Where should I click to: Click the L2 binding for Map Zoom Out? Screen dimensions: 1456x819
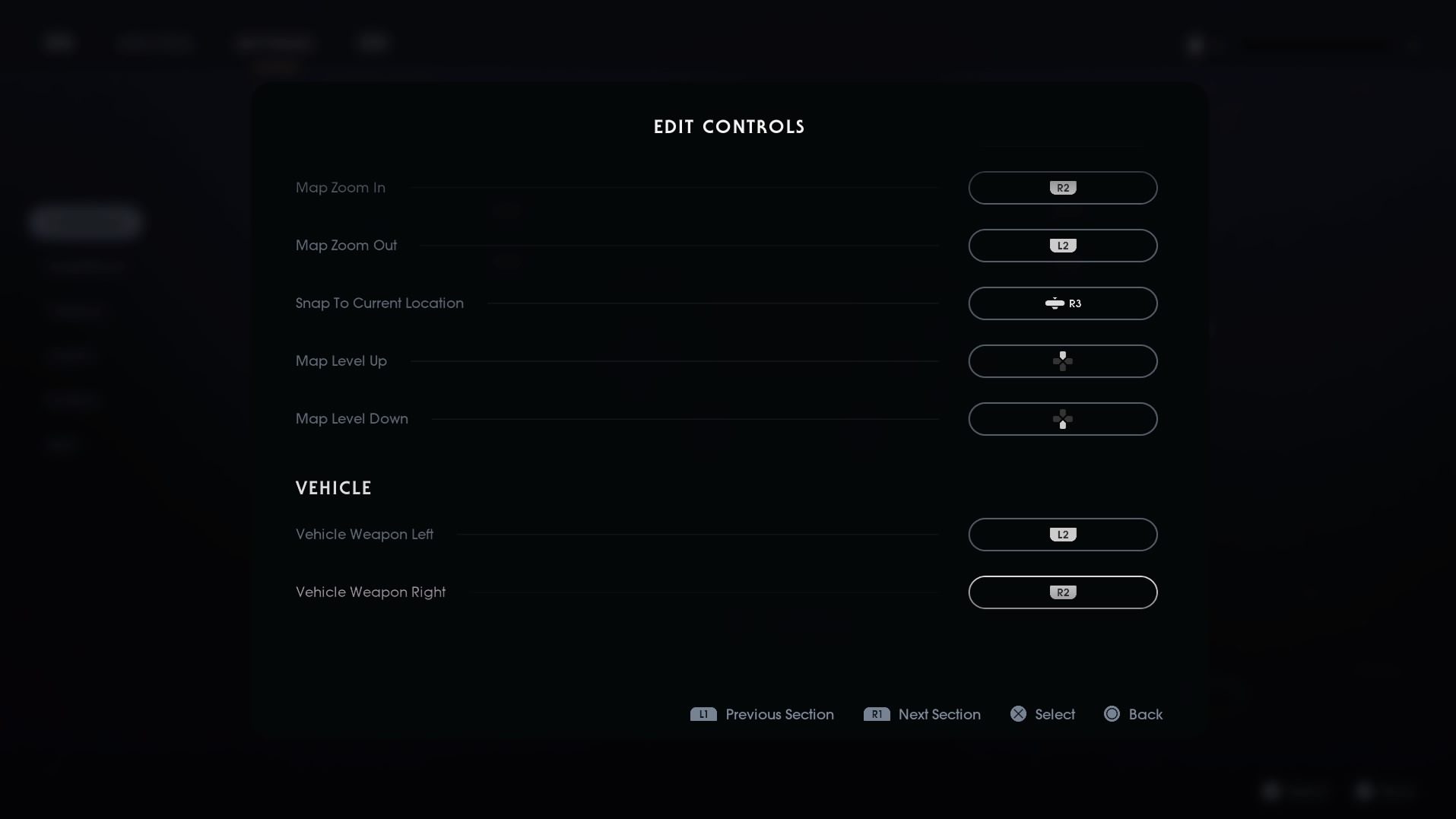(x=1061, y=245)
